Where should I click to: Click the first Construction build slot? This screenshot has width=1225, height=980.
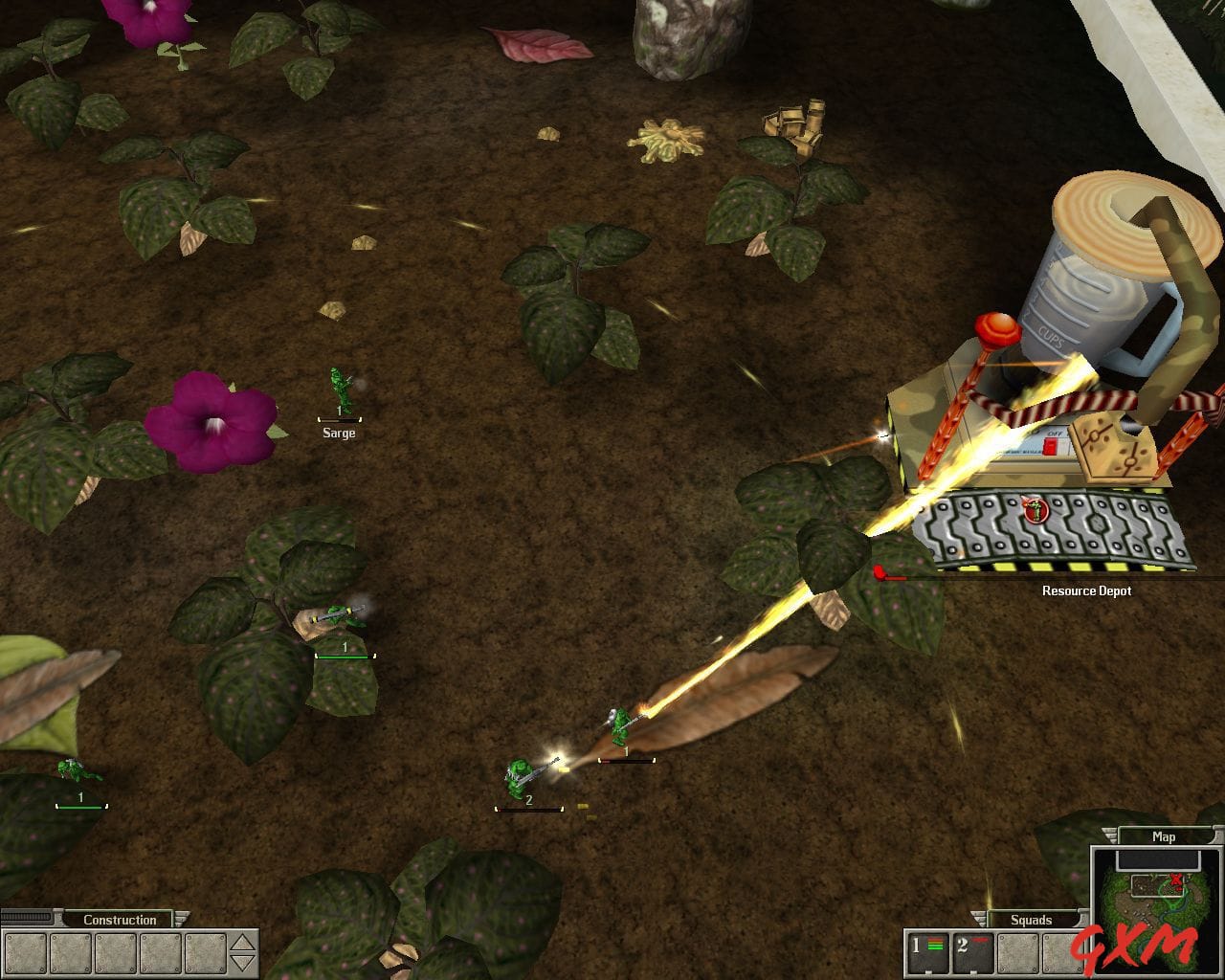click(25, 952)
